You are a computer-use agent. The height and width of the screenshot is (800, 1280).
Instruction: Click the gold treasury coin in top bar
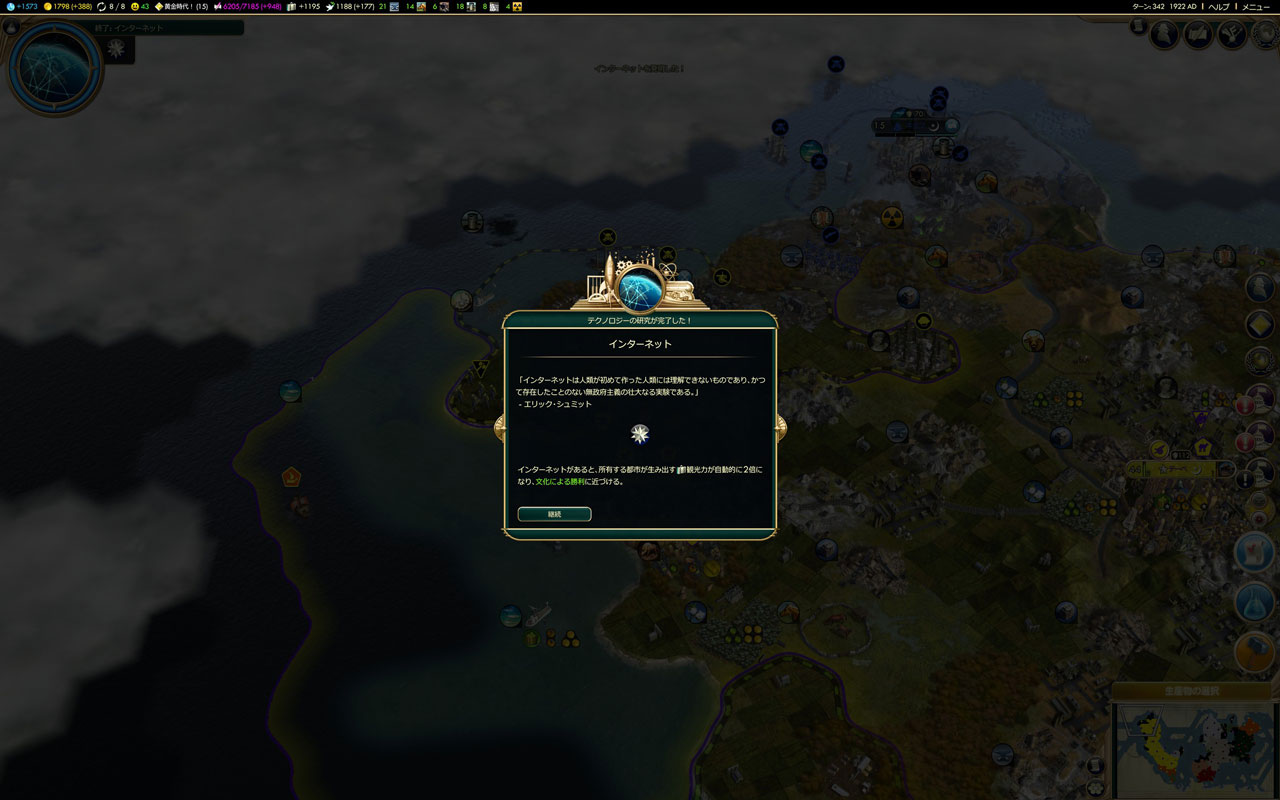click(x=48, y=6)
